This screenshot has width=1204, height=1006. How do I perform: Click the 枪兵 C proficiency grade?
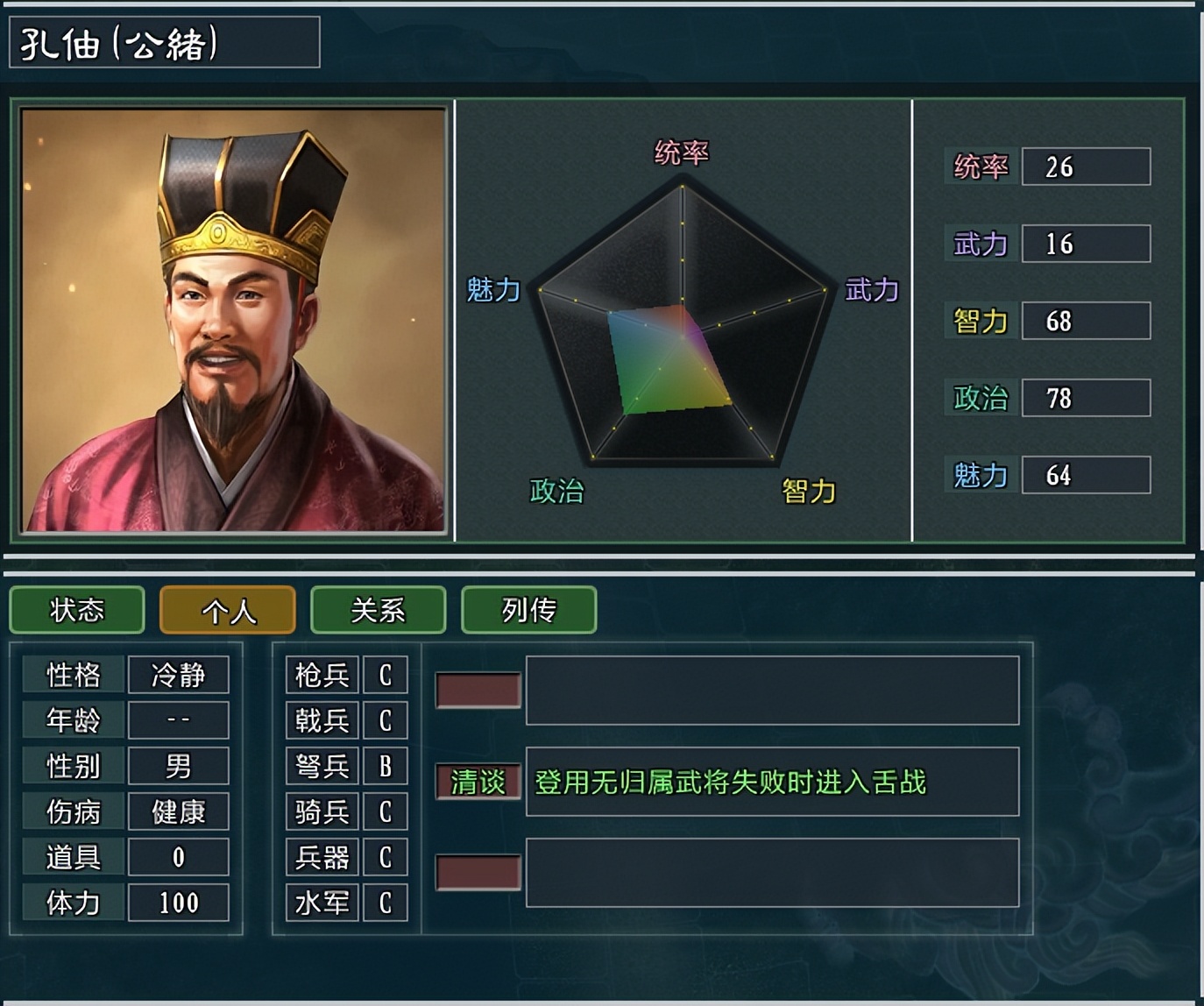(386, 675)
